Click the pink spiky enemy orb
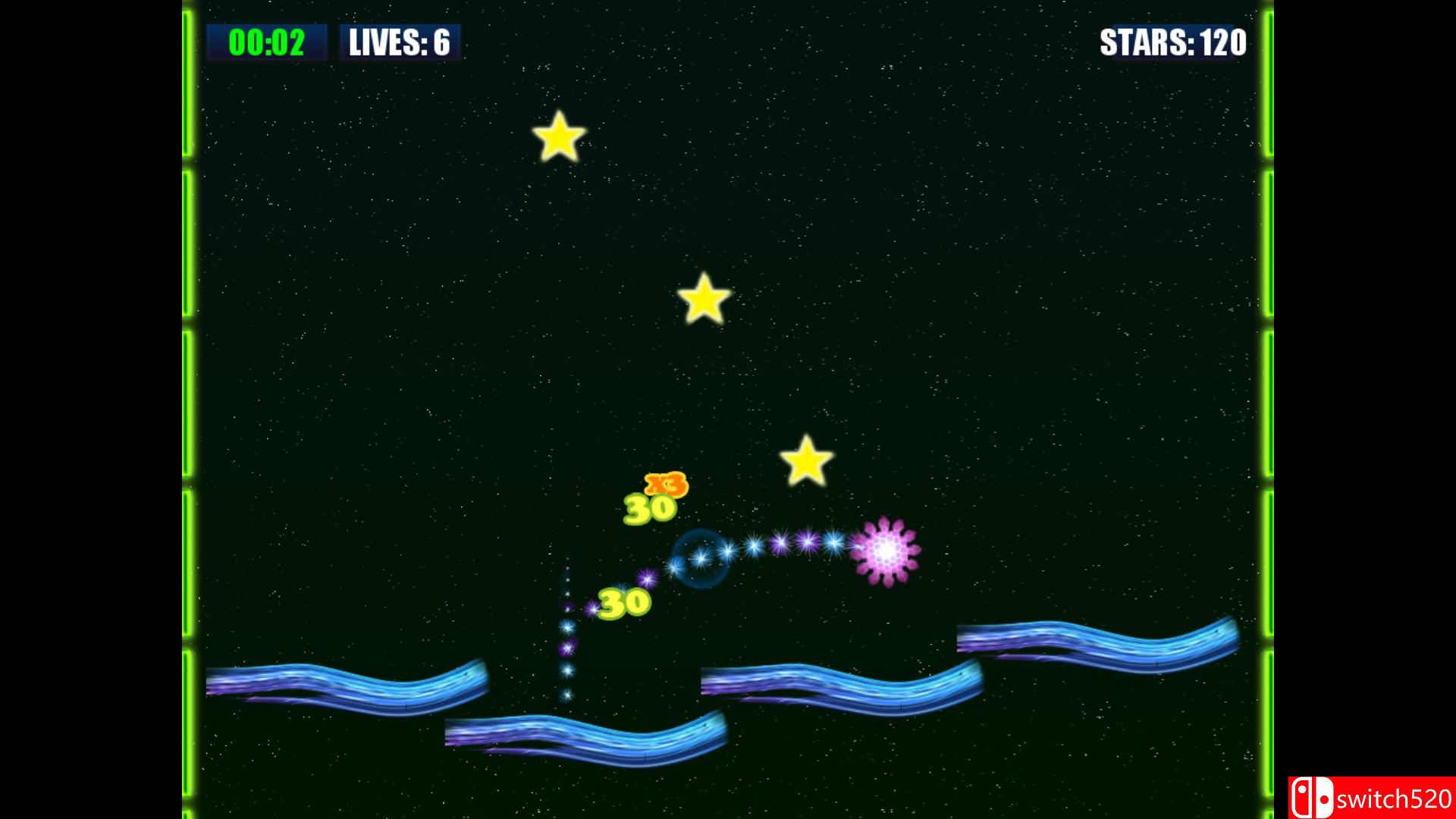 886,551
